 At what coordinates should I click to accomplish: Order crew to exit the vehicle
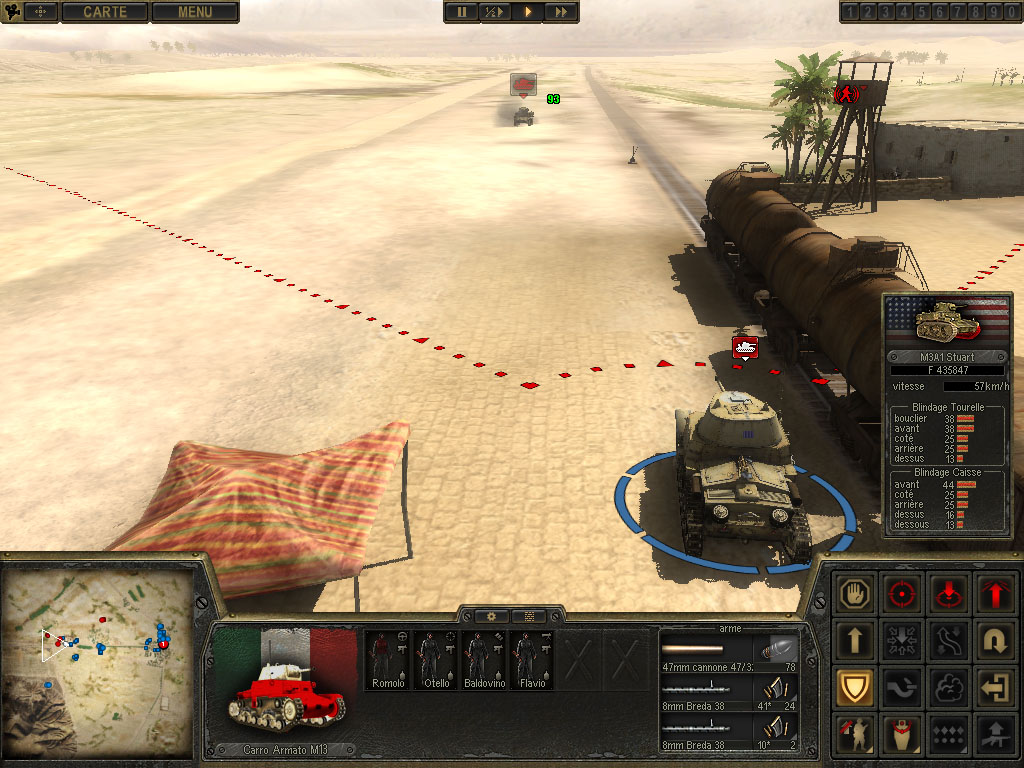pos(994,687)
